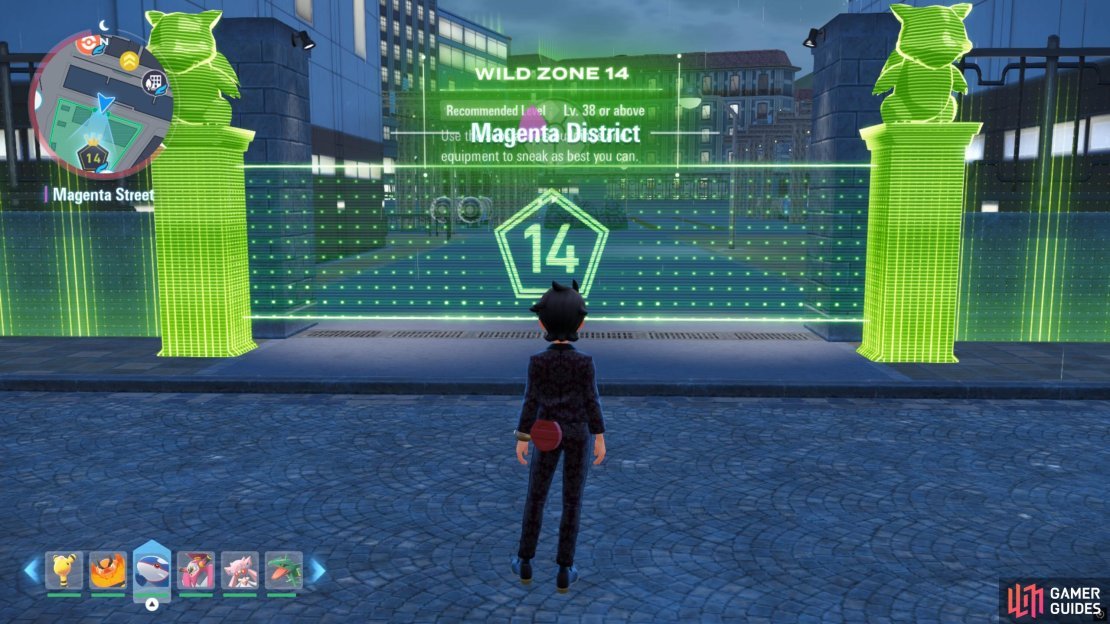Click the left arrow beside the party bar
This screenshot has height=624, width=1110.
[x=32, y=571]
